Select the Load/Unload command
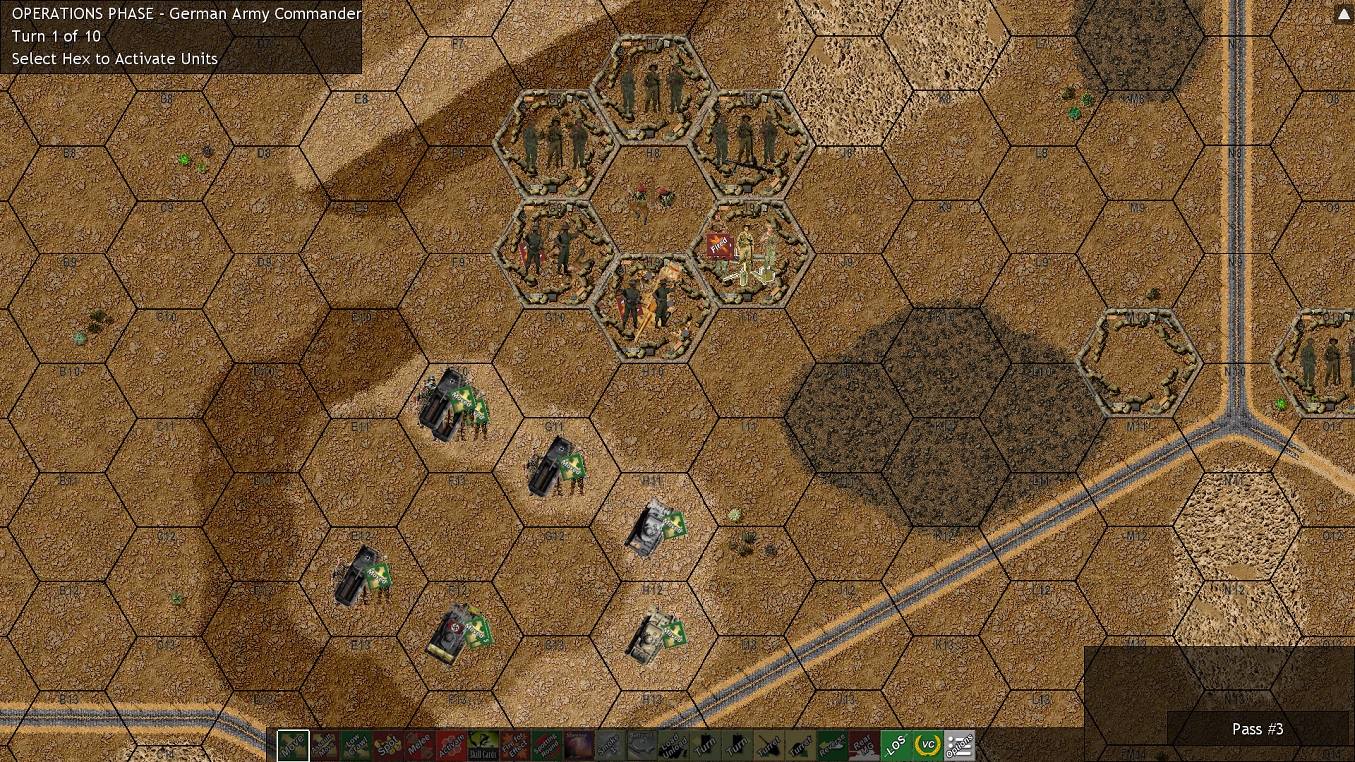Viewport: 1355px width, 762px height. click(x=674, y=745)
